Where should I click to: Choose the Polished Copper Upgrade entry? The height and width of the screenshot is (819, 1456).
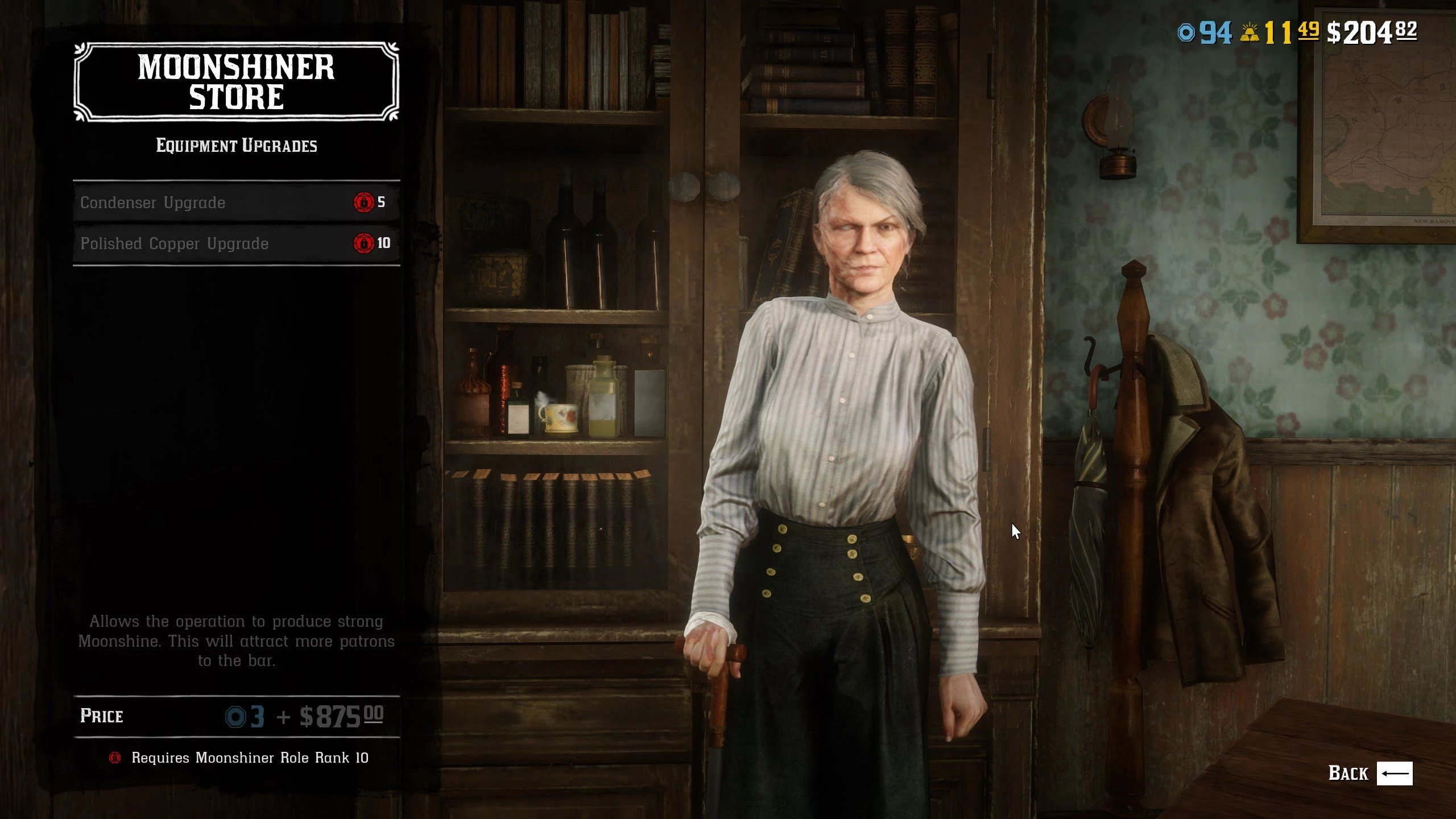(235, 243)
